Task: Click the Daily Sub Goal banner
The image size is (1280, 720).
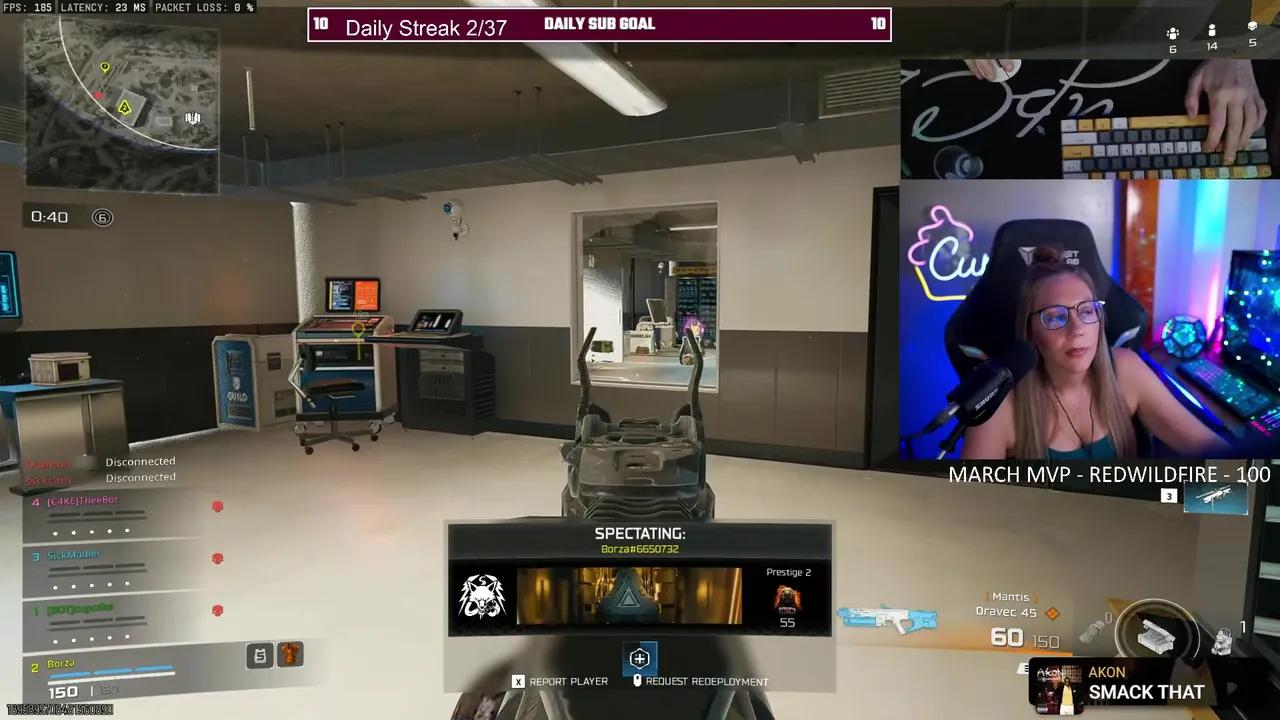Action: coord(599,23)
